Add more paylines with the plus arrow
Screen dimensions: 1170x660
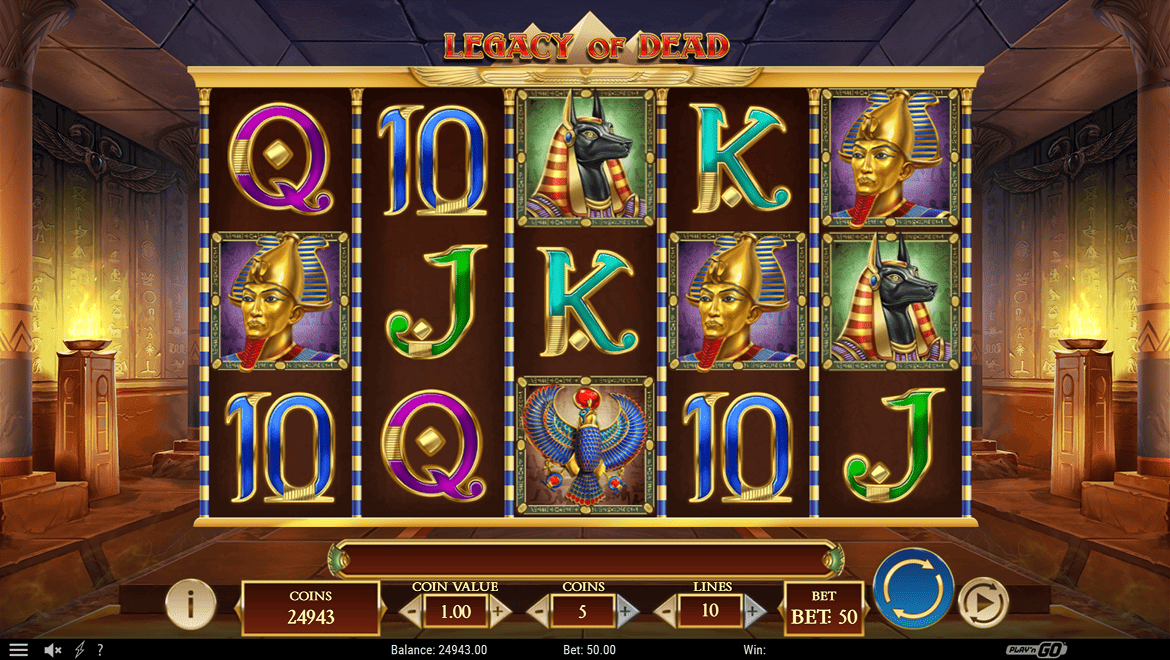[754, 610]
